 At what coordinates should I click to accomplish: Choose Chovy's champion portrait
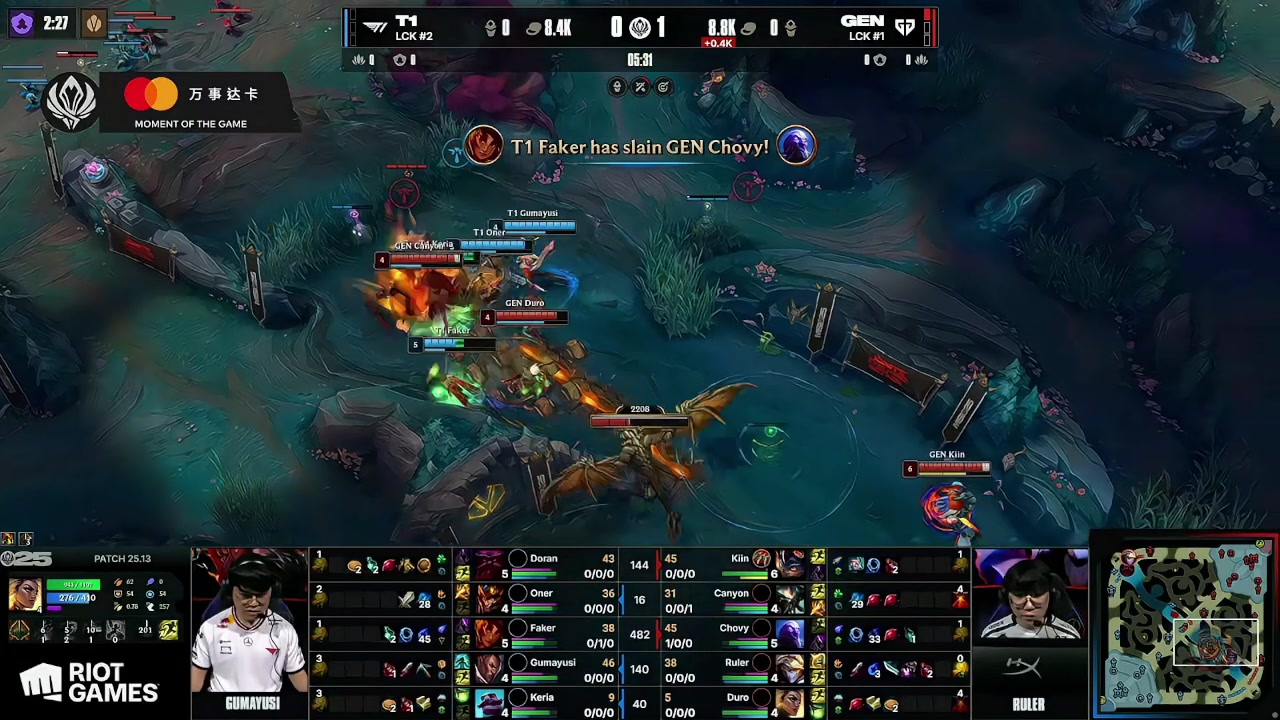point(789,634)
